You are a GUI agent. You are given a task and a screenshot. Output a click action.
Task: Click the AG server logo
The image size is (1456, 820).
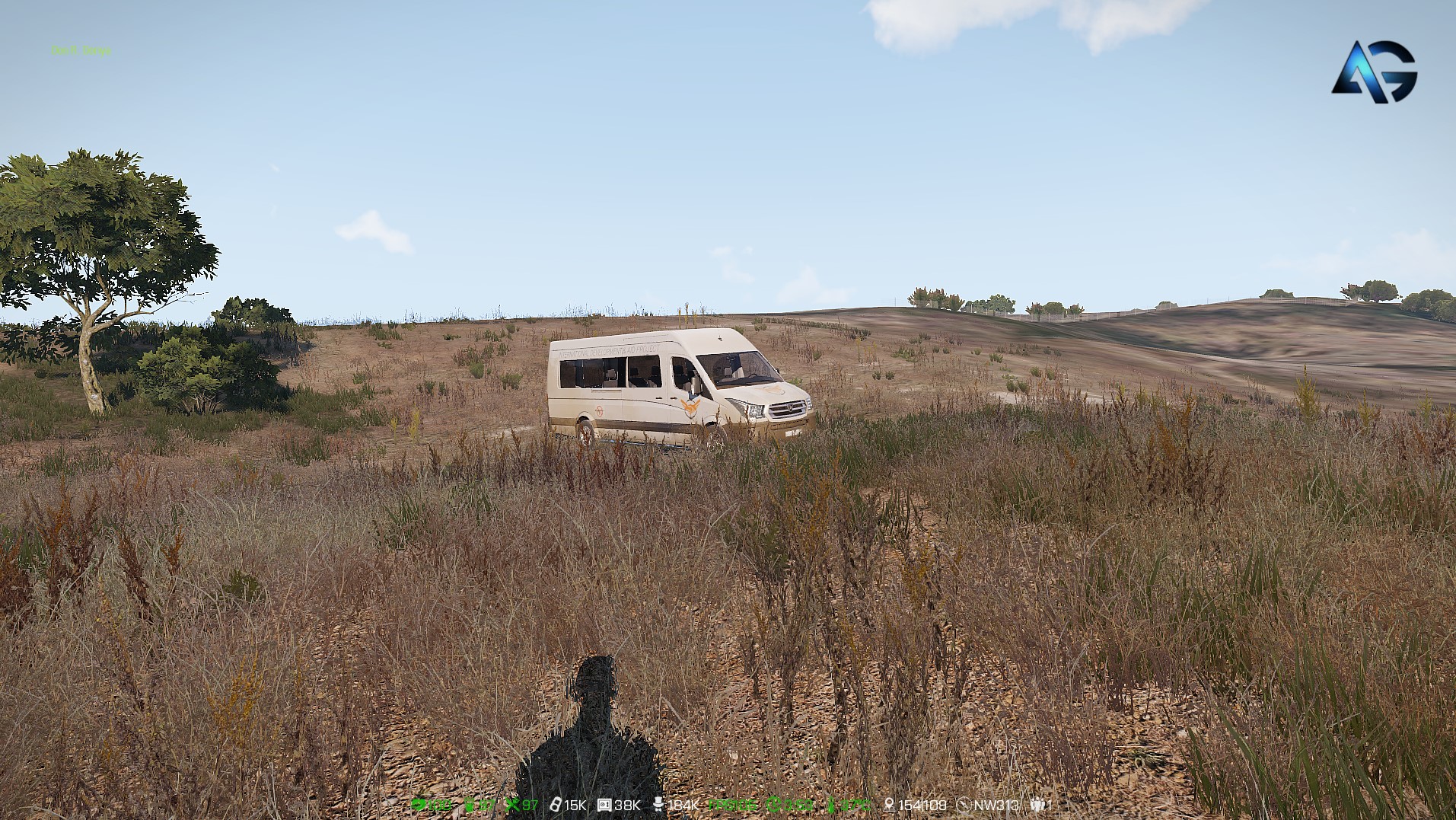[1374, 72]
